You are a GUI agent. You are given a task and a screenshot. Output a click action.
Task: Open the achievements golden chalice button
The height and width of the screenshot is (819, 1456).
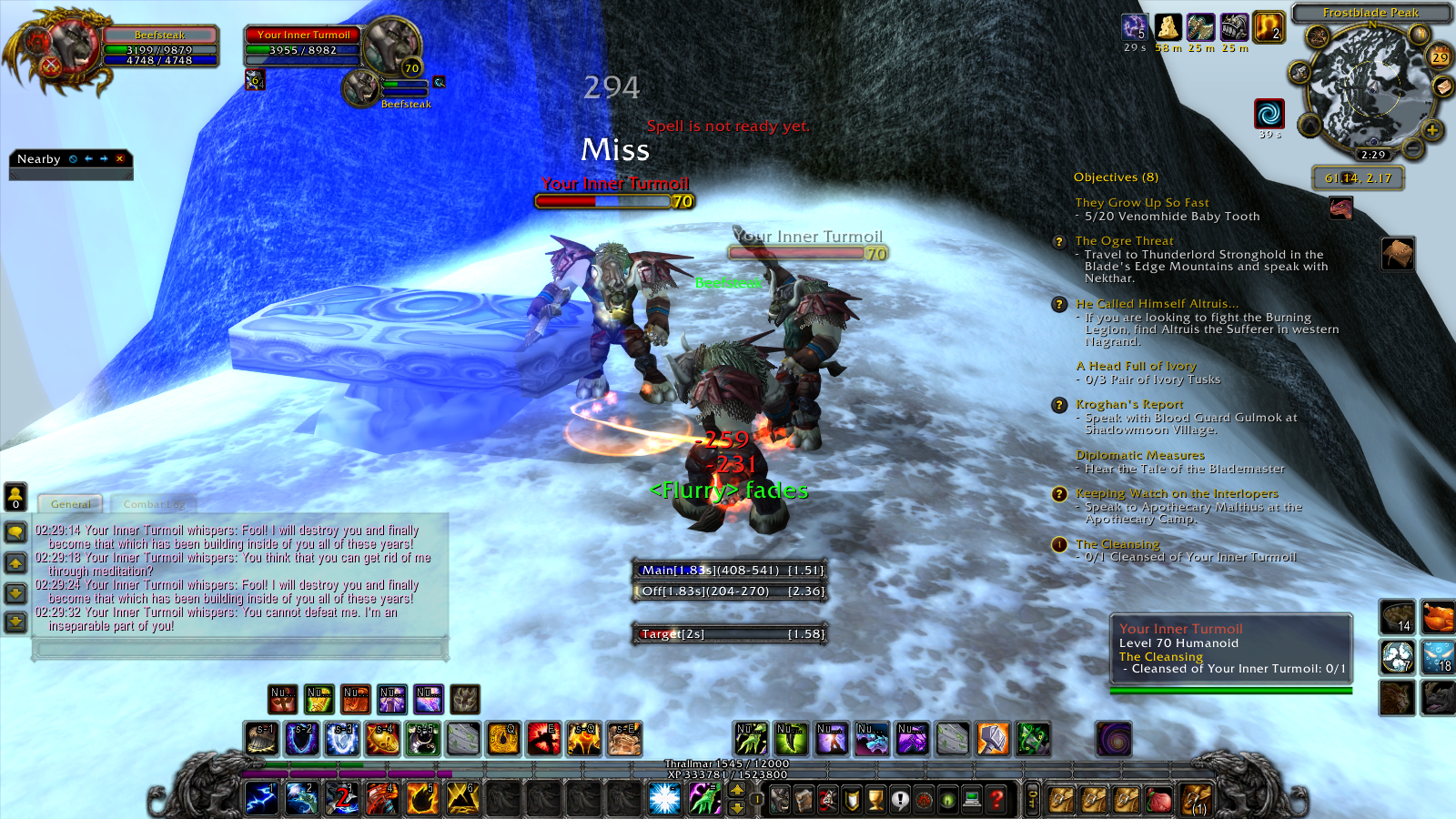click(x=875, y=799)
